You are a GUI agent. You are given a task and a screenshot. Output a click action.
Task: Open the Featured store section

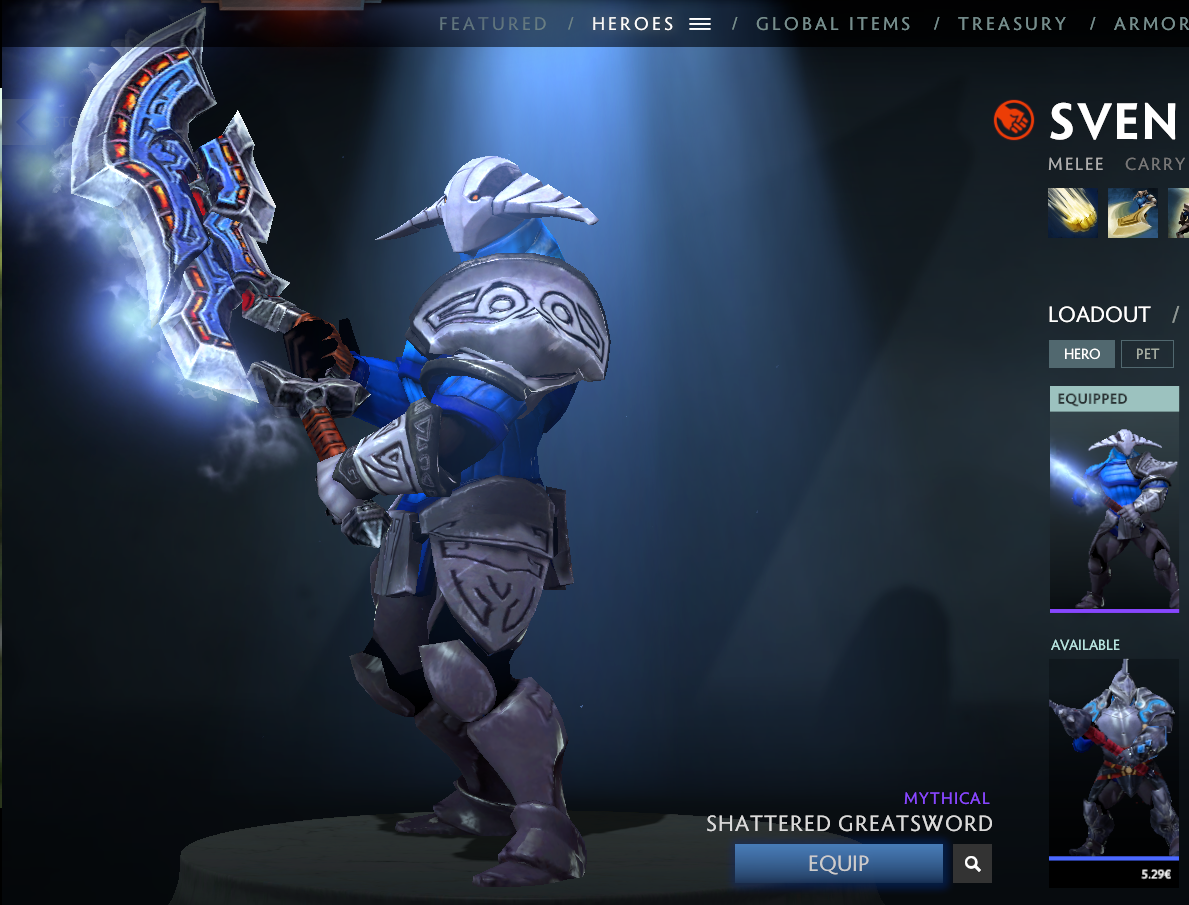click(493, 24)
